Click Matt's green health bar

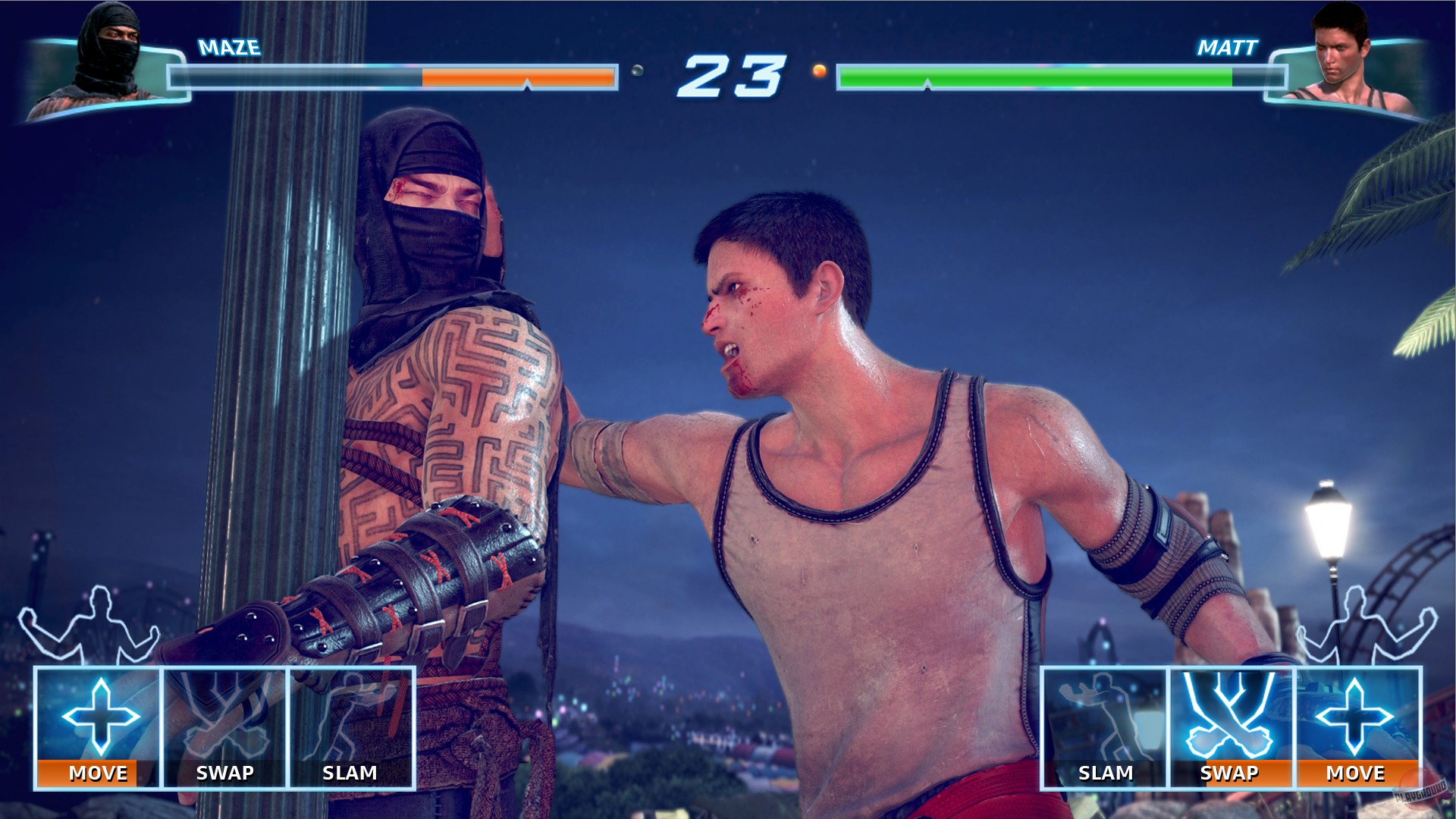[1031, 76]
